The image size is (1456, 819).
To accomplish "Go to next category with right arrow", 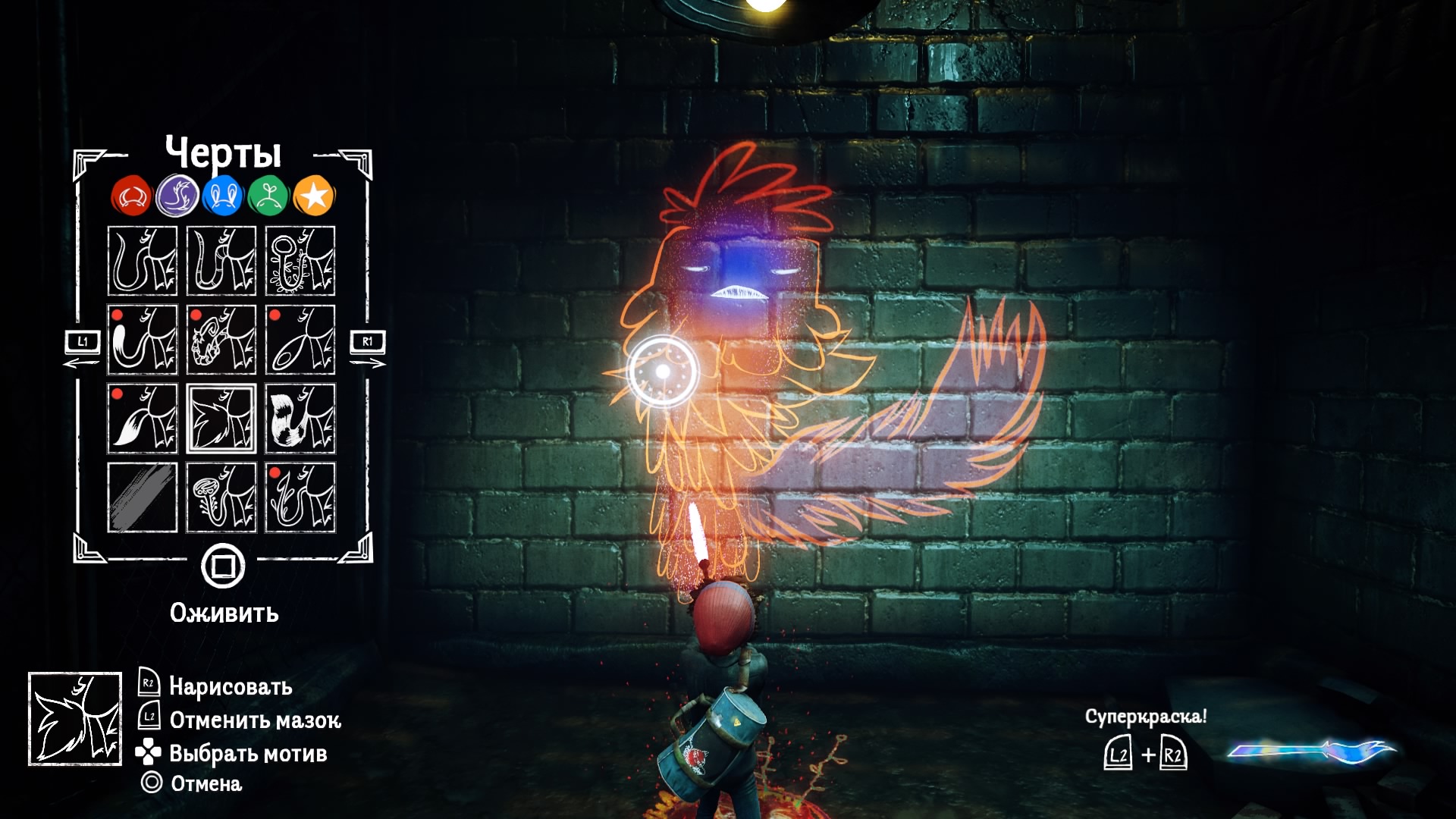I will pyautogui.click(x=368, y=350).
